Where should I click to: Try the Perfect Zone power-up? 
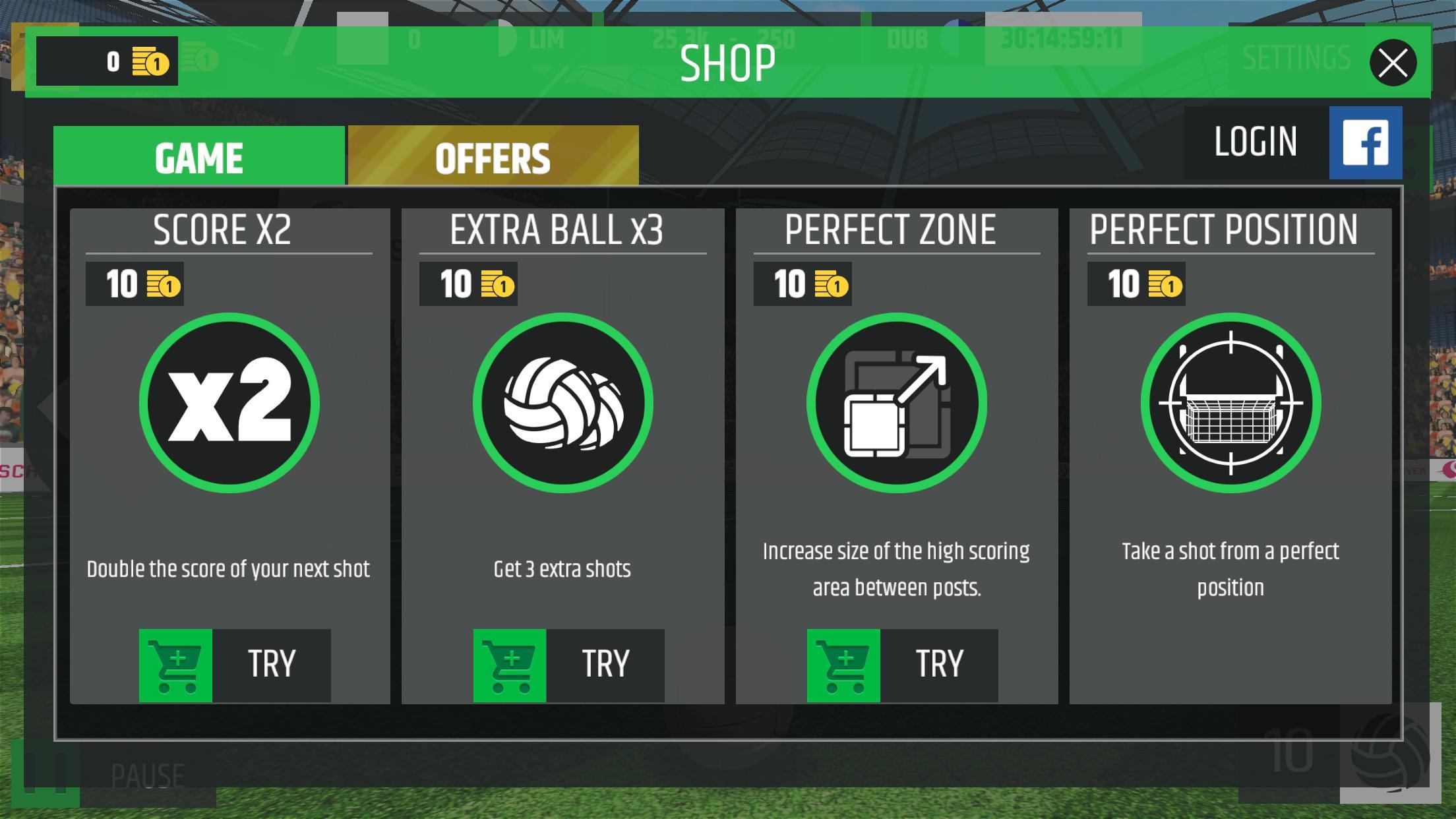[902, 665]
